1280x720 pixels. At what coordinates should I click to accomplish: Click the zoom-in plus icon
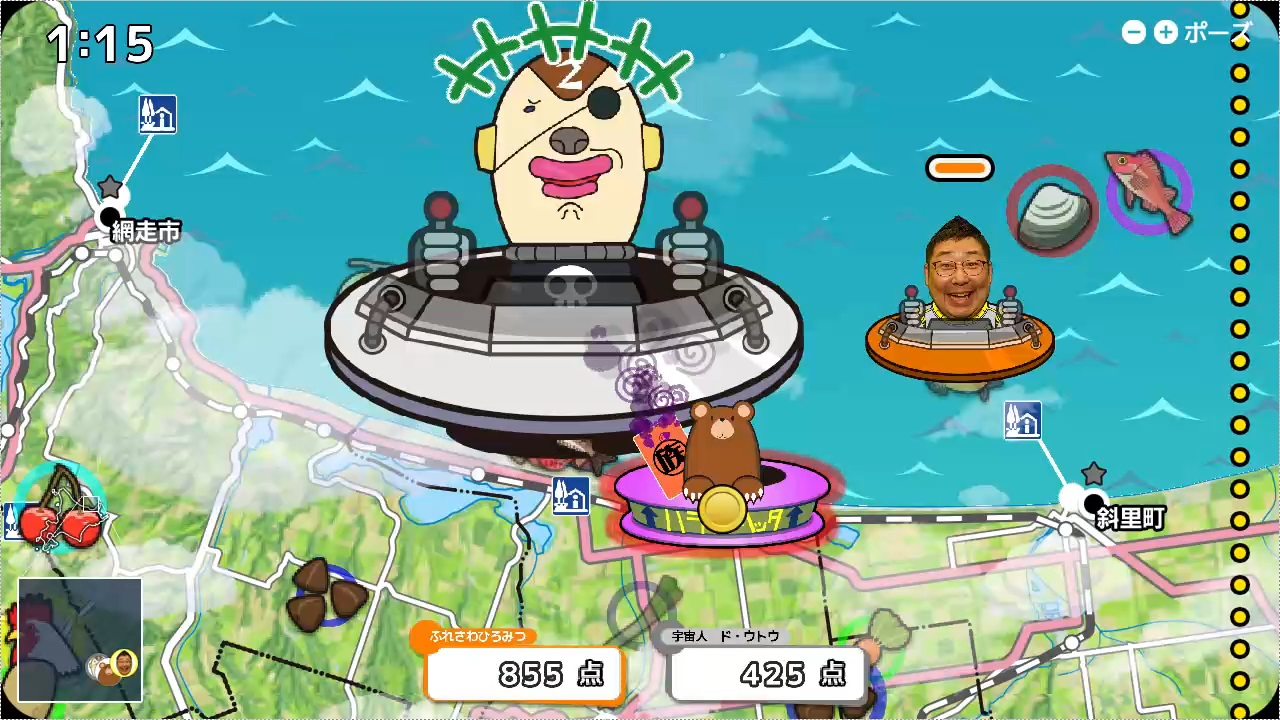pos(1165,33)
